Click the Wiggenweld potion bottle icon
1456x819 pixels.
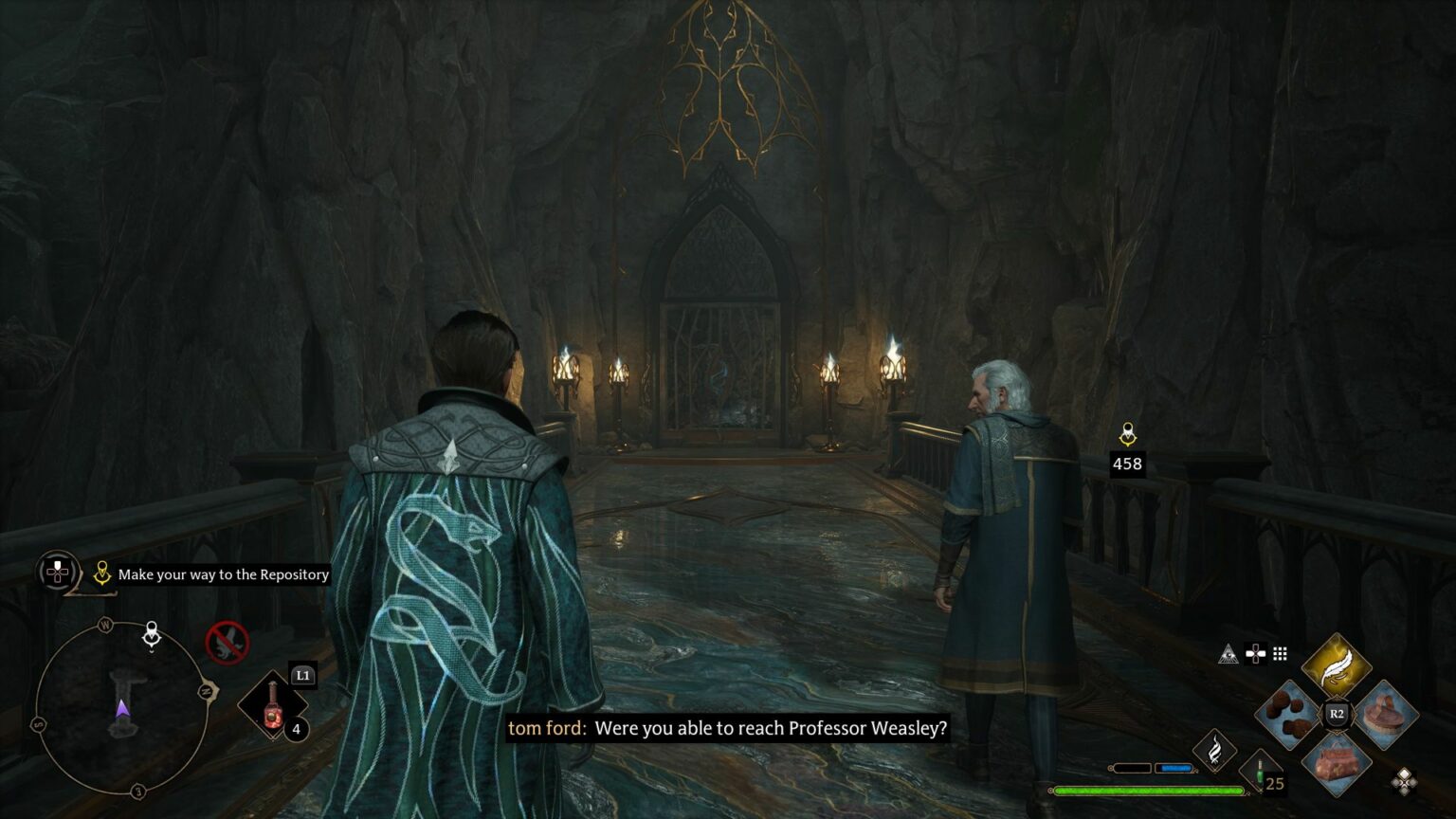[x=274, y=706]
